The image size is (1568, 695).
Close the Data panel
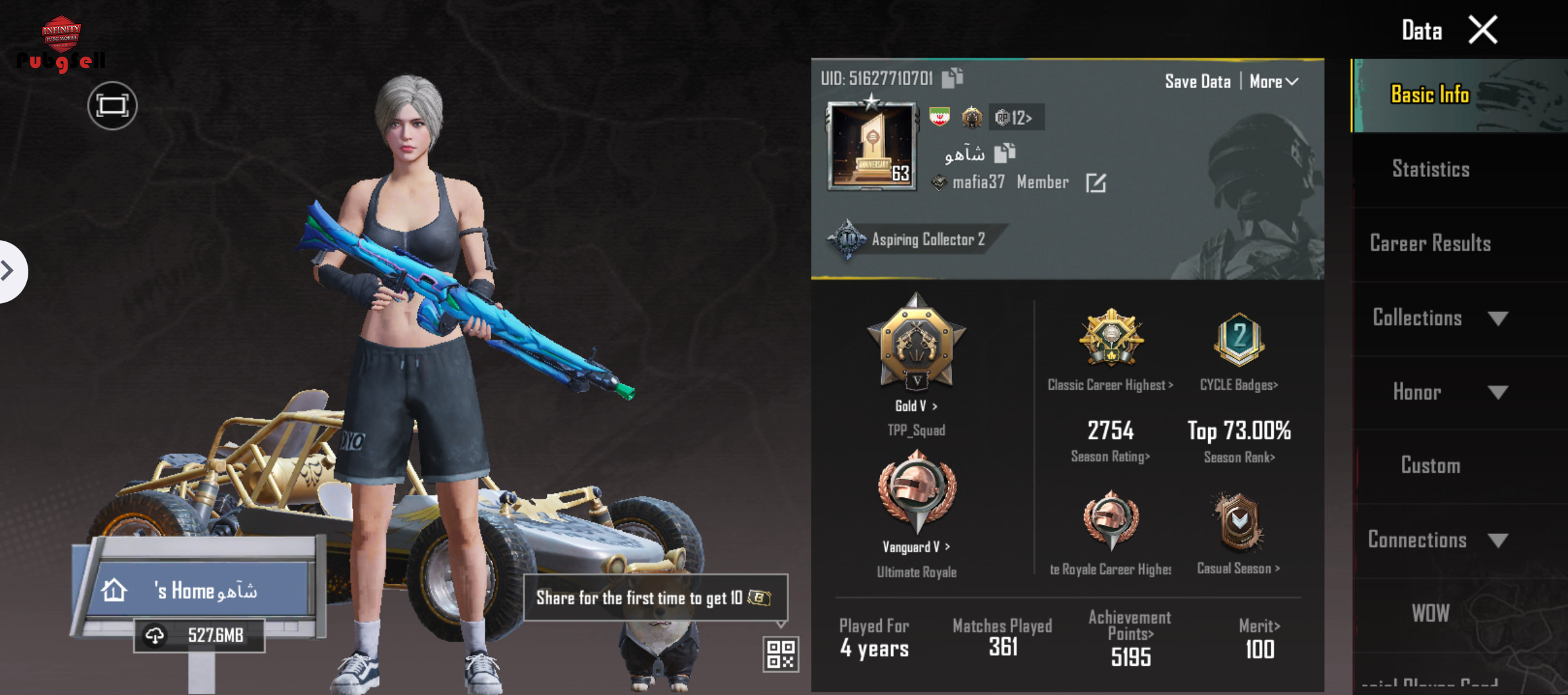pos(1482,30)
